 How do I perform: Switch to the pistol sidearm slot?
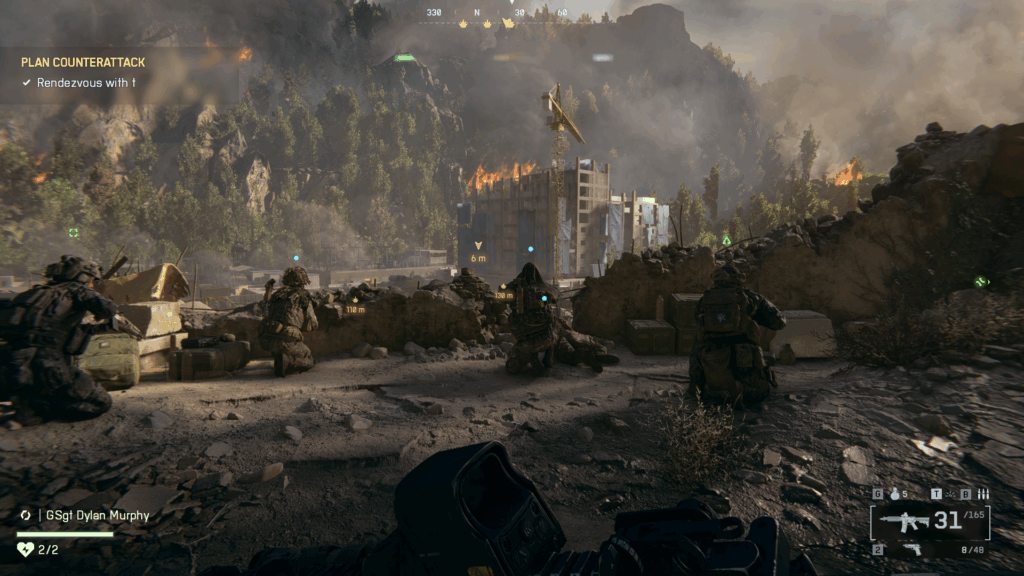click(912, 549)
